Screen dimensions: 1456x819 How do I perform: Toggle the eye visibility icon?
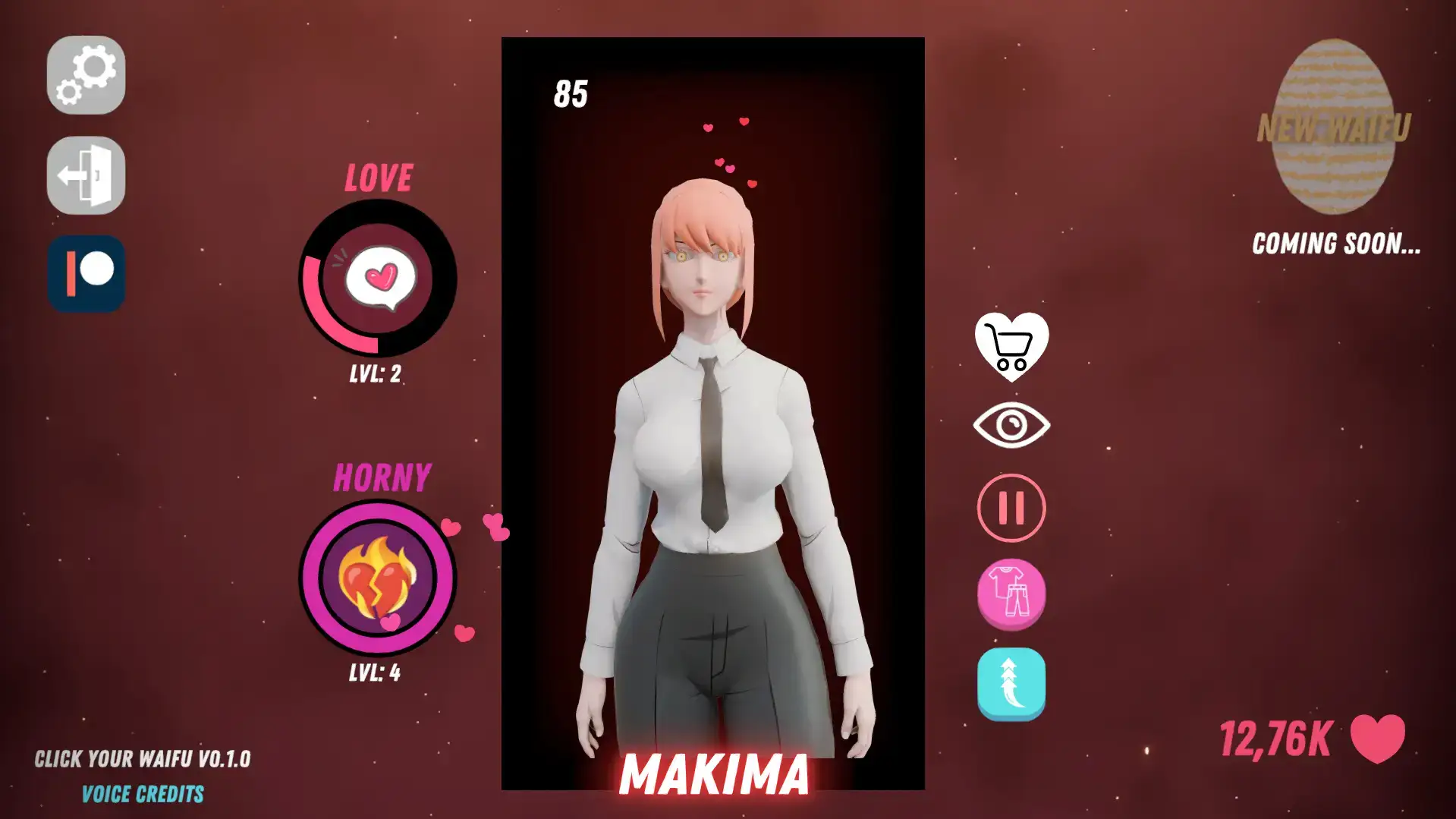[1011, 424]
